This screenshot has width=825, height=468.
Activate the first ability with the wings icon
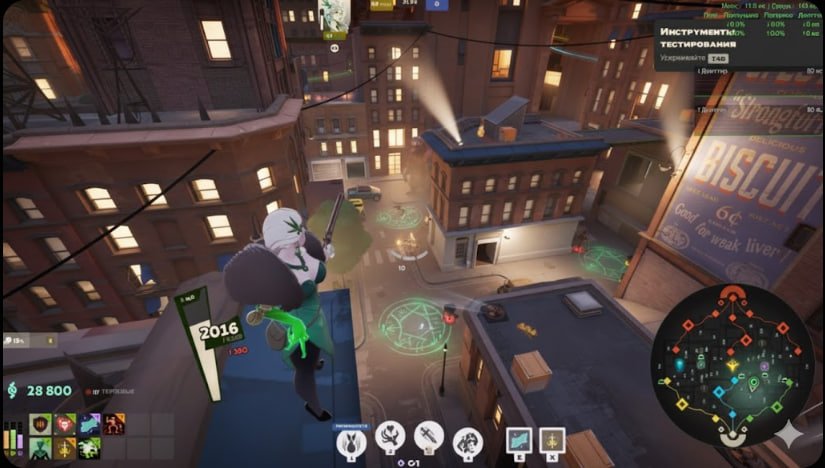tap(350, 438)
